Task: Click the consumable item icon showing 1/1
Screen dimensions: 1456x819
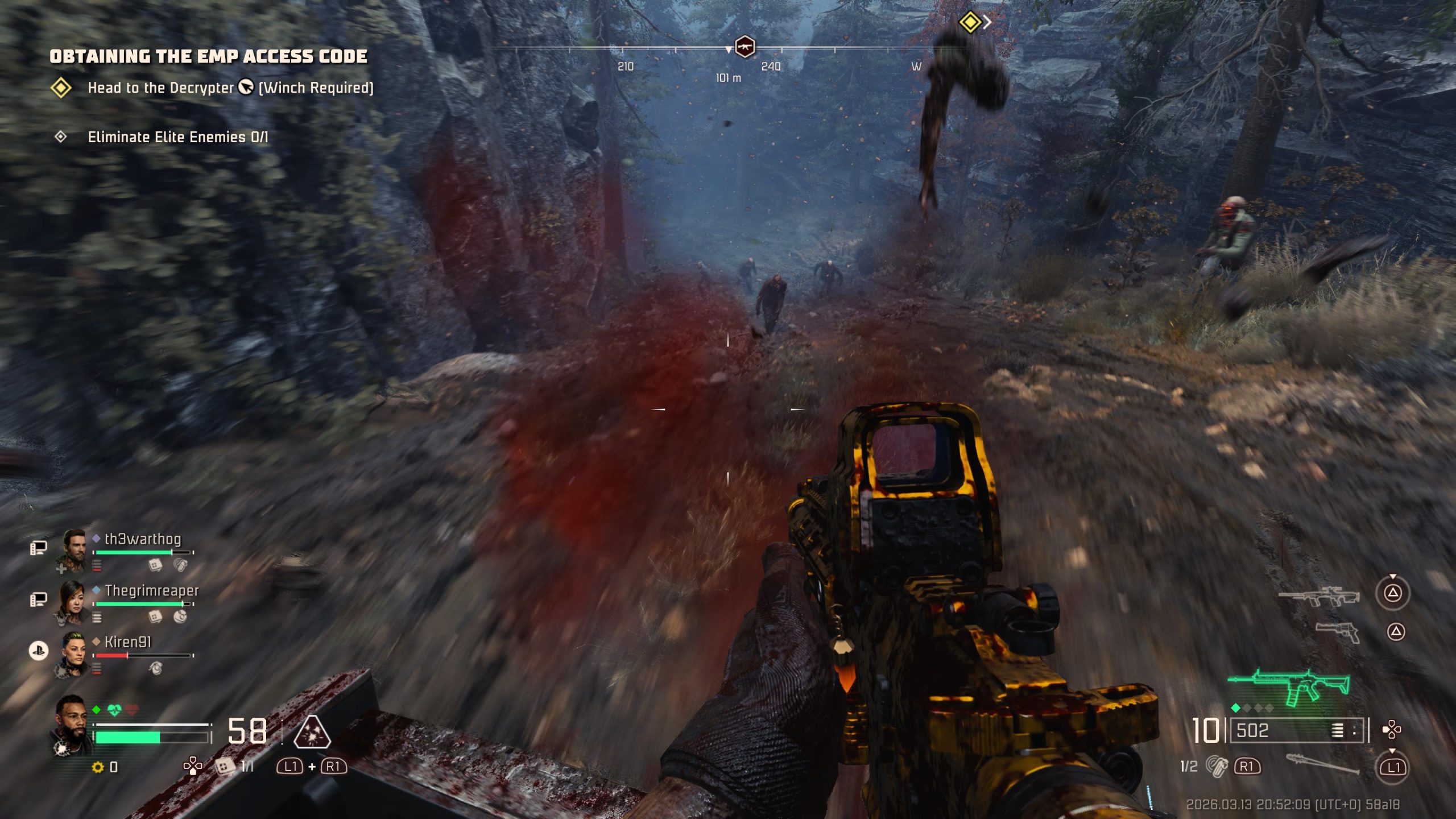Action: [x=225, y=767]
